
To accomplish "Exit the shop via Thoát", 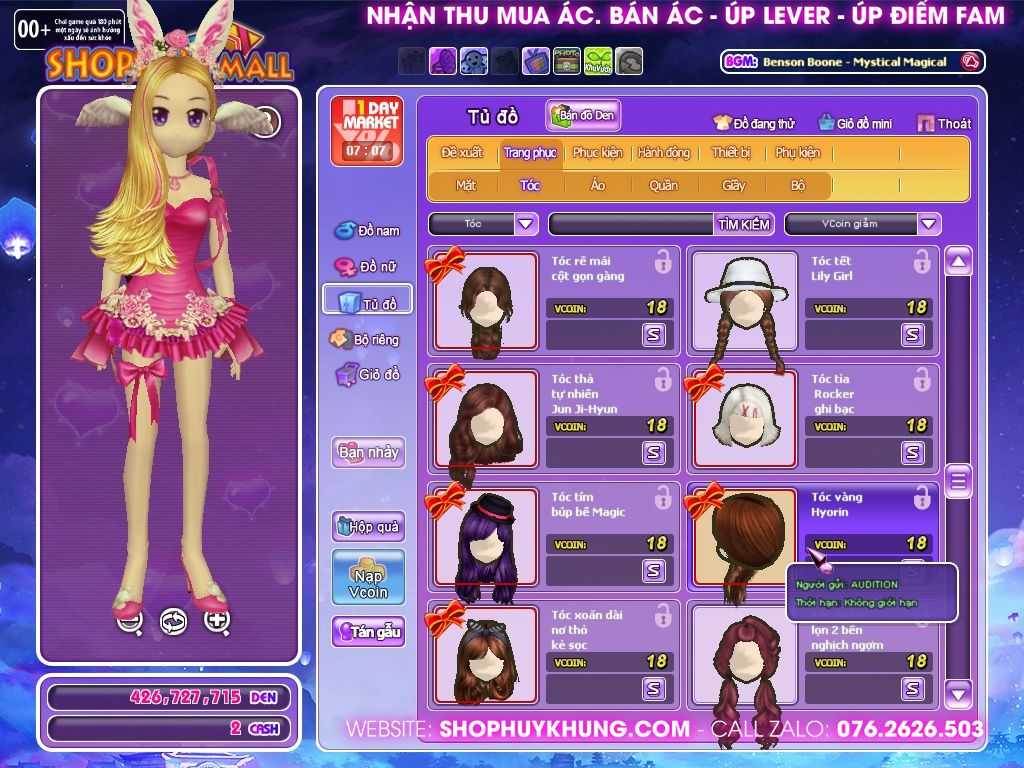I will pos(944,124).
